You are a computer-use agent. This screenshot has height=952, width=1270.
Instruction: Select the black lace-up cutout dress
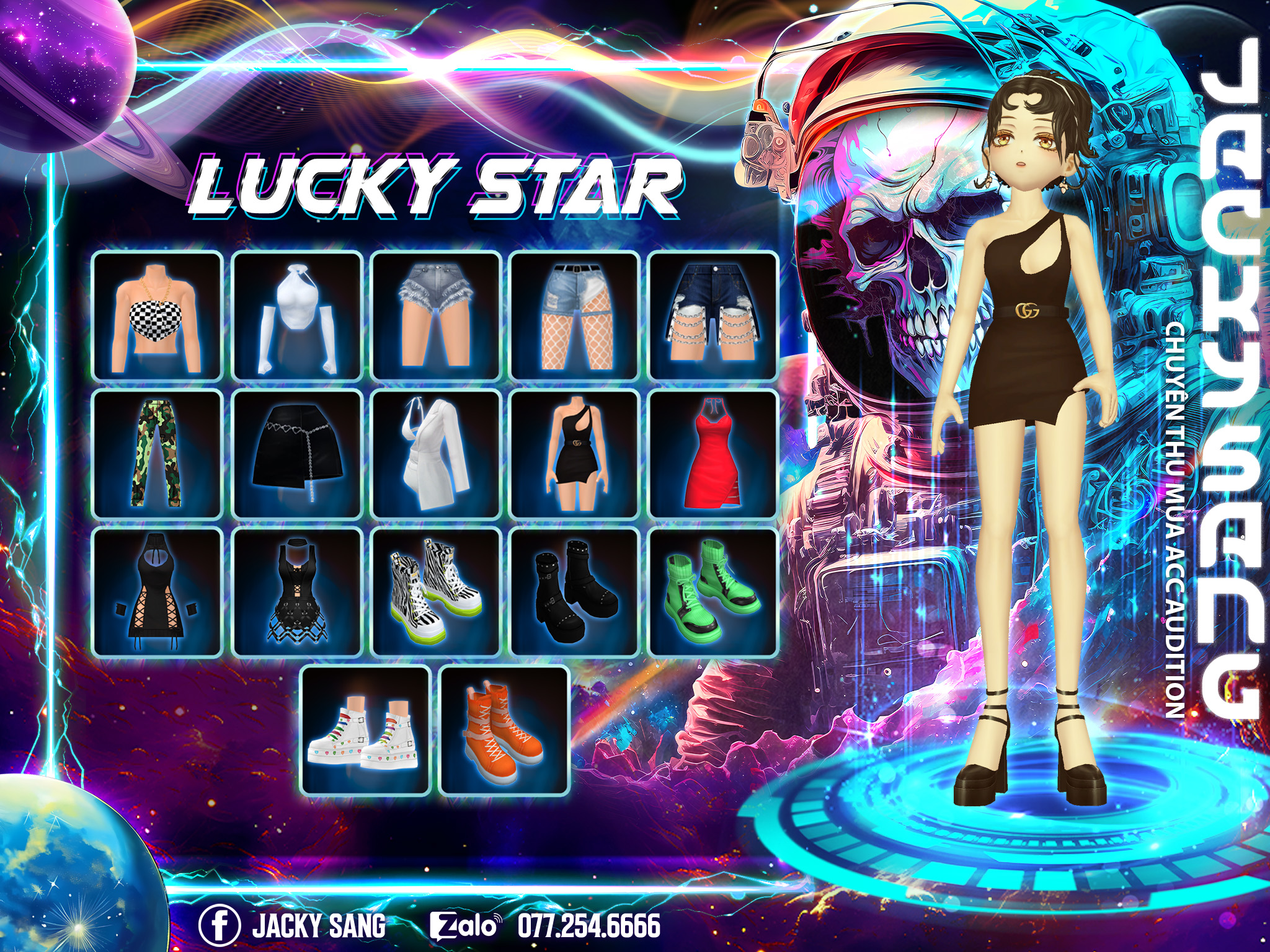tap(158, 593)
